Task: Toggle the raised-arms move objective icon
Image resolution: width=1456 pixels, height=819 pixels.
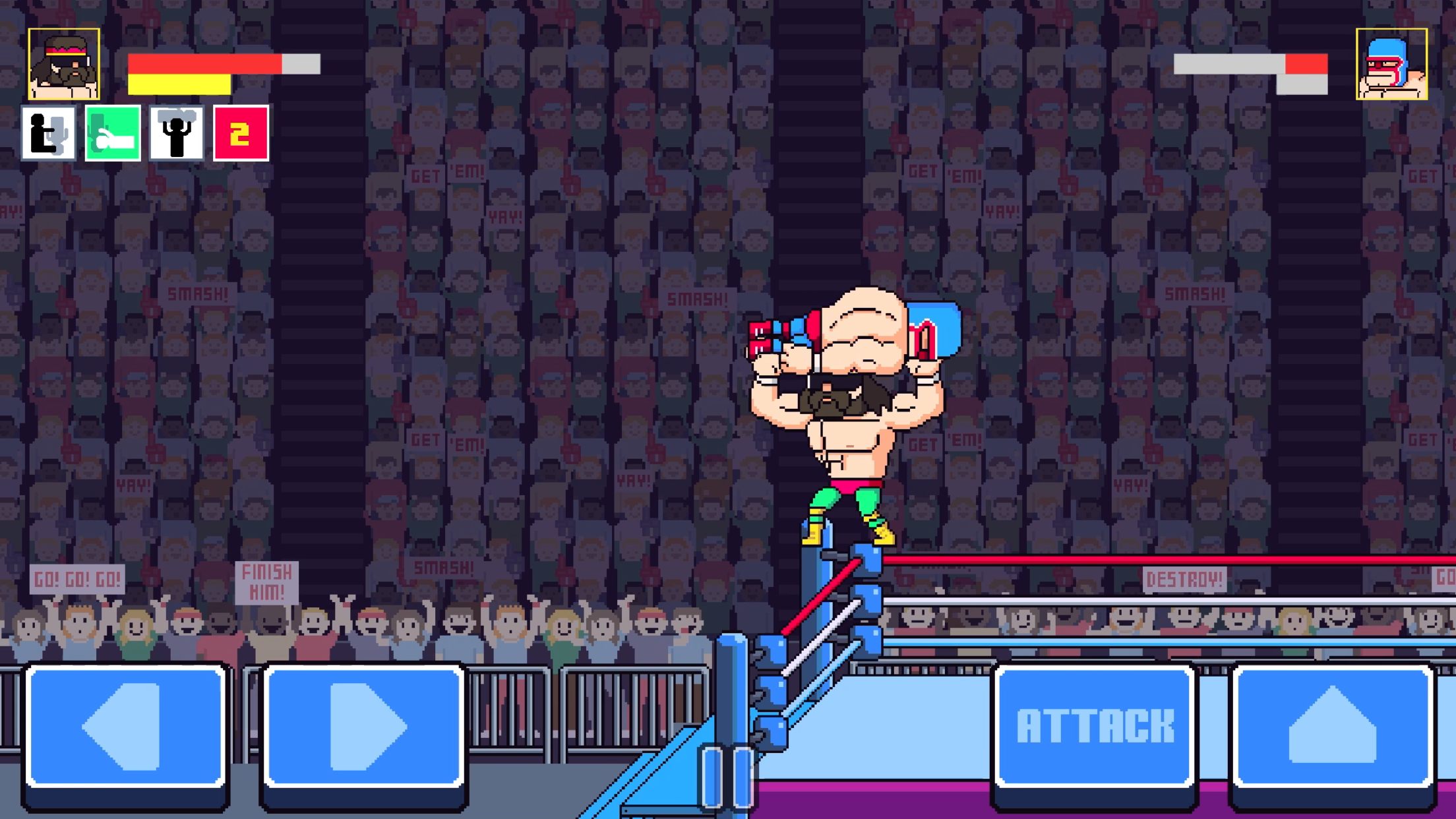Action: tap(175, 132)
